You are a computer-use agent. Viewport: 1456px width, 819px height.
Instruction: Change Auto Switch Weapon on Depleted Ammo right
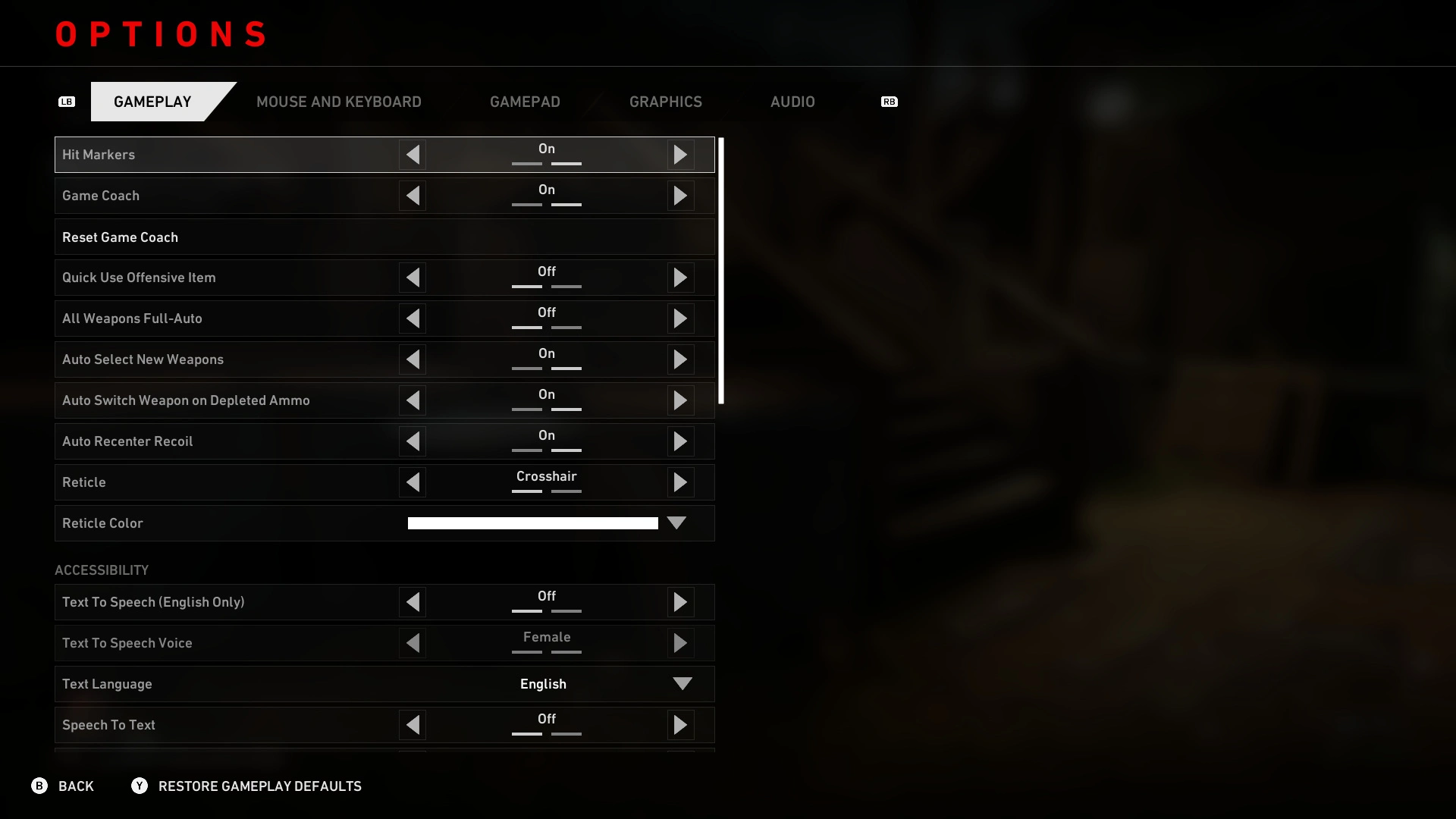tap(680, 400)
